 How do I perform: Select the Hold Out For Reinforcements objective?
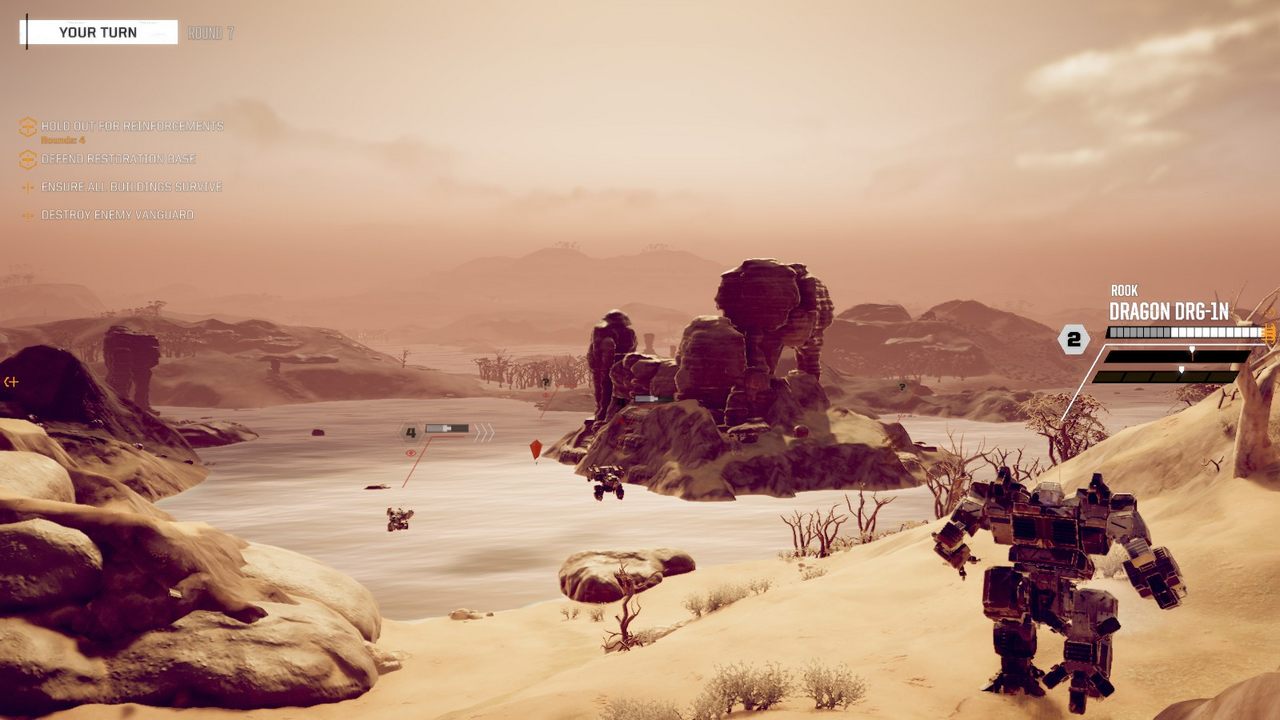point(132,127)
